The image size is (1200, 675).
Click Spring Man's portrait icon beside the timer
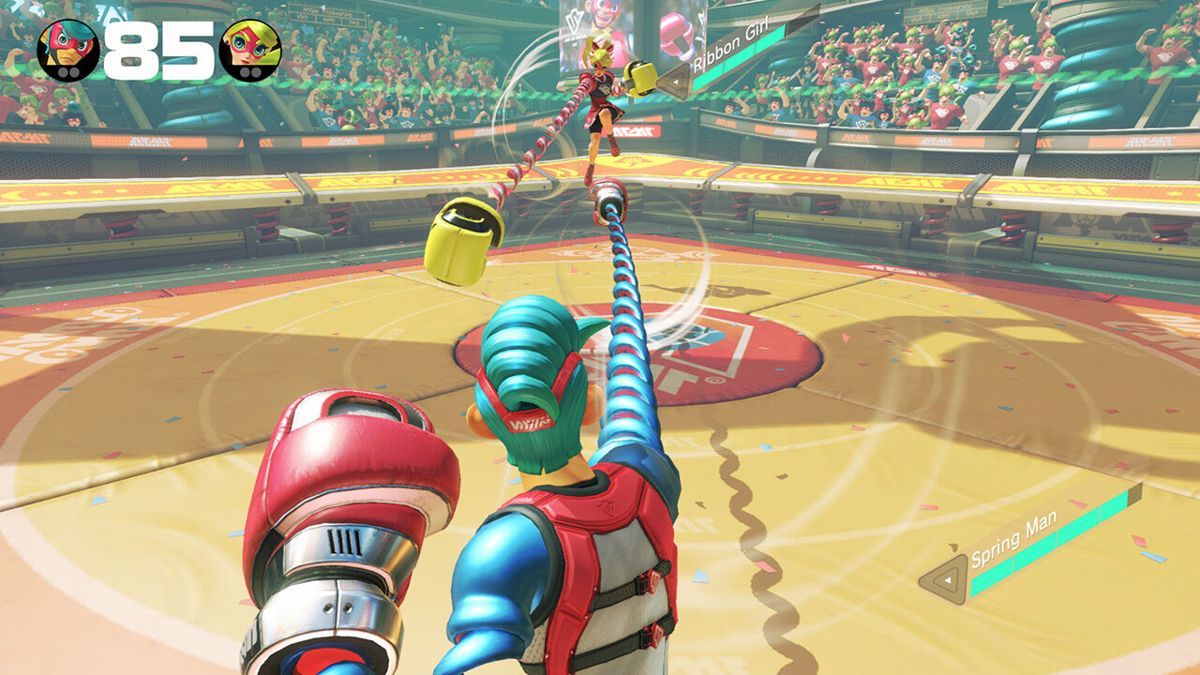(68, 49)
